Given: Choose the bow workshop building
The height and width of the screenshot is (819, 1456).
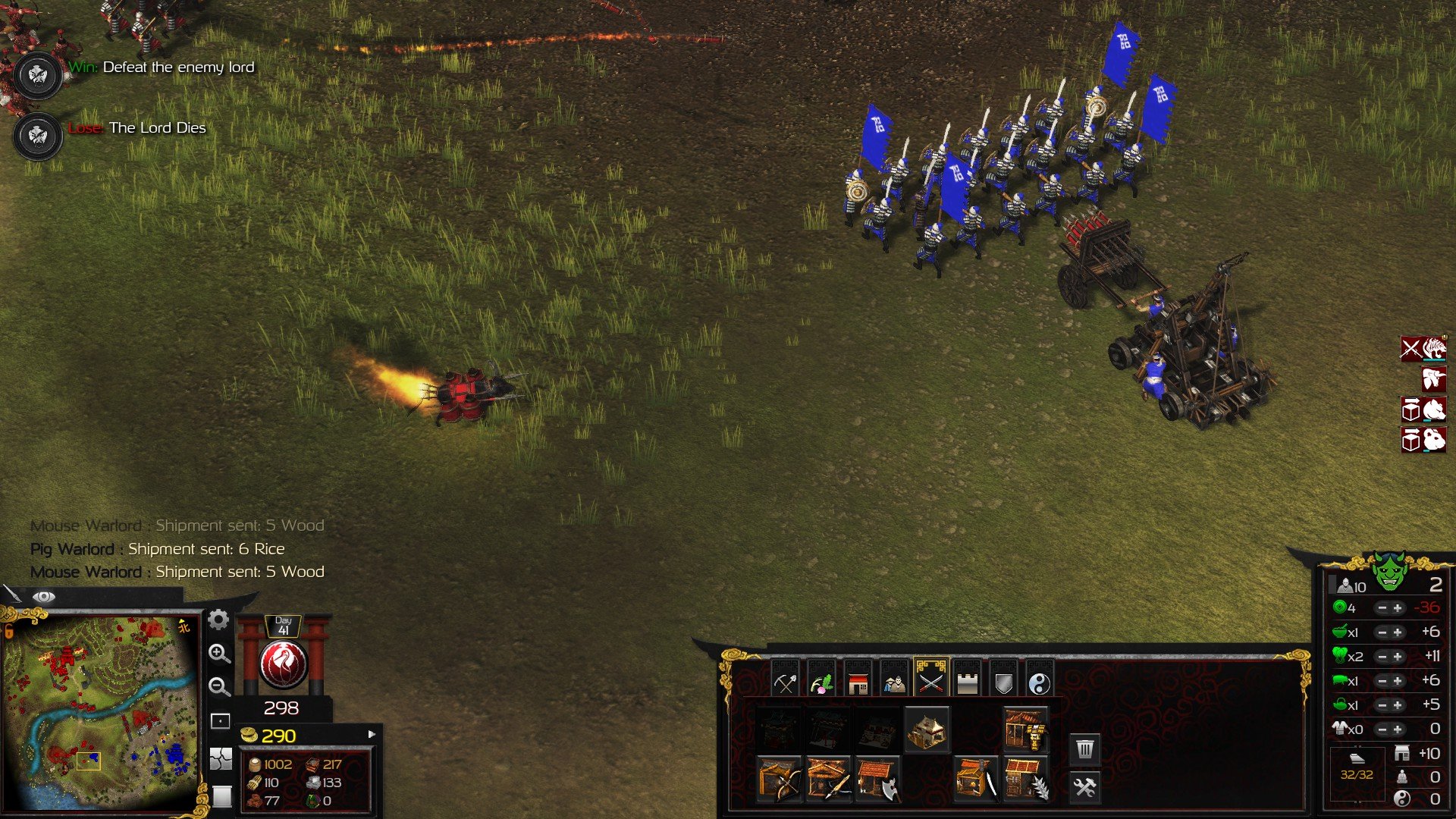Looking at the screenshot, I should pos(779,780).
